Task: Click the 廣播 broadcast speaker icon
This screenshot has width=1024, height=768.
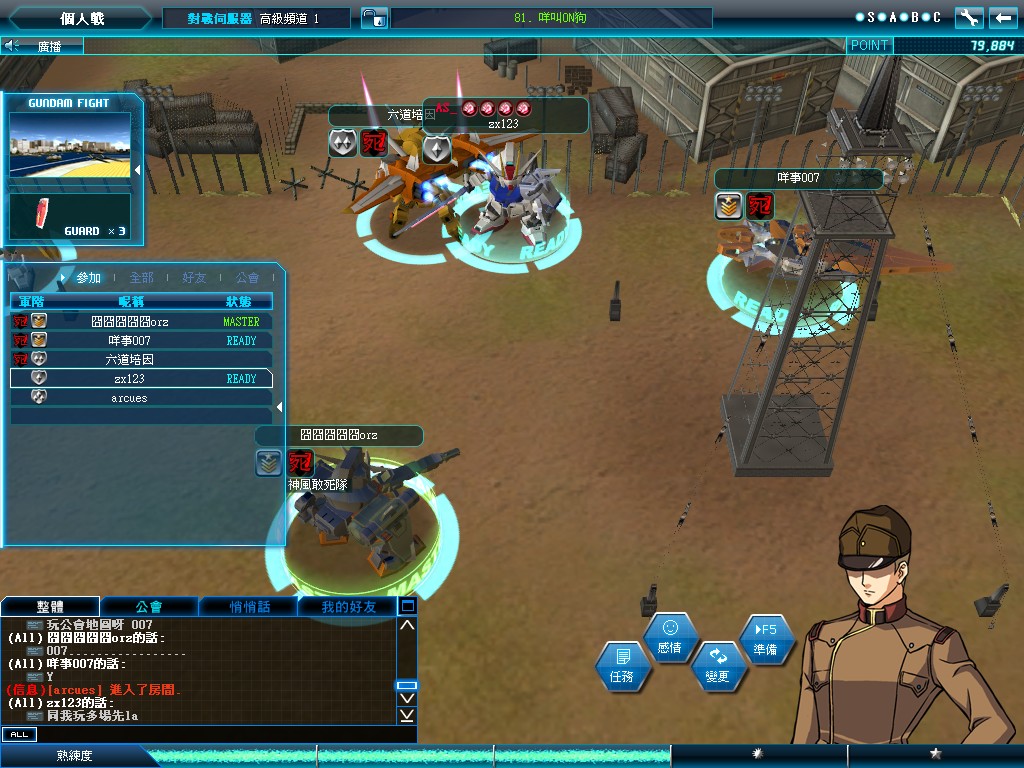Action: (12, 45)
